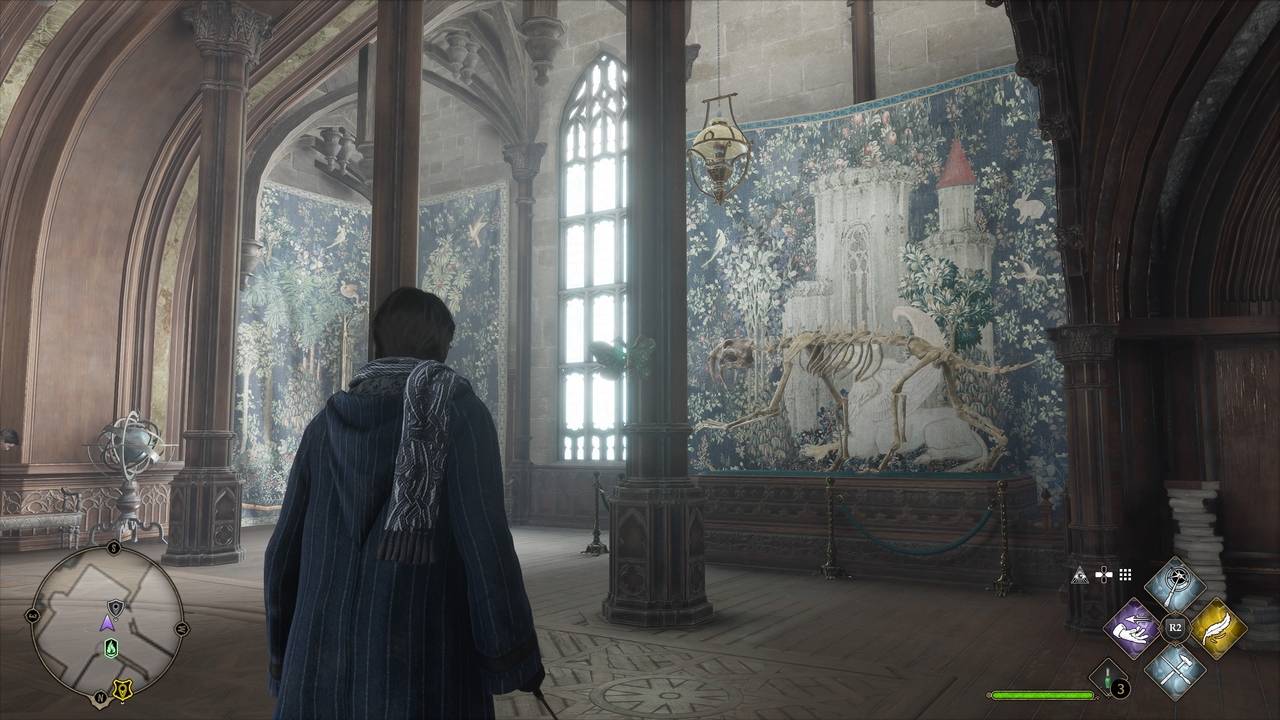Select the green Floo Flame marker on minimap
The height and width of the screenshot is (720, 1280).
coord(108,648)
